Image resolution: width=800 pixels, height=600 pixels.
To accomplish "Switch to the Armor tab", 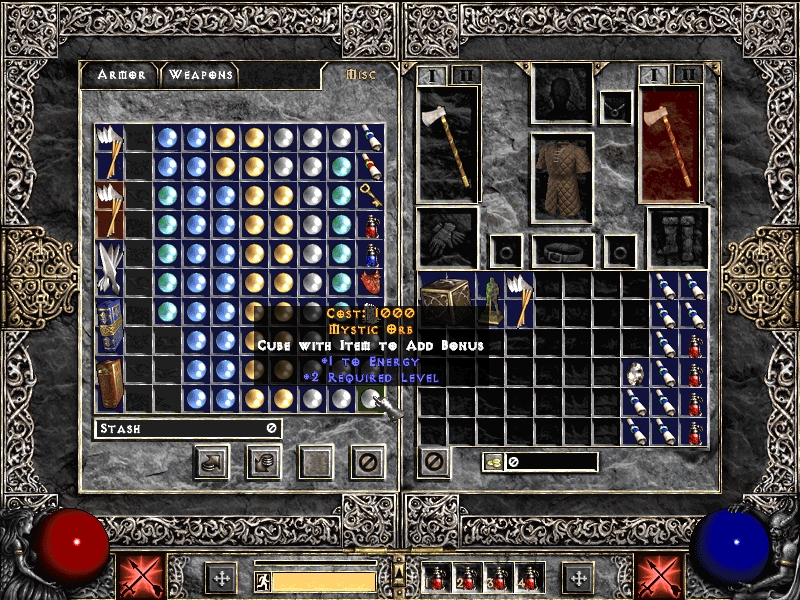I will pyautogui.click(x=121, y=75).
